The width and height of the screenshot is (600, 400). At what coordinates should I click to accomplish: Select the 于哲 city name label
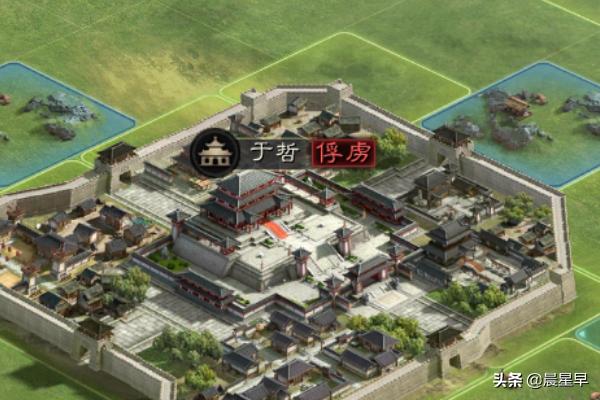271,153
